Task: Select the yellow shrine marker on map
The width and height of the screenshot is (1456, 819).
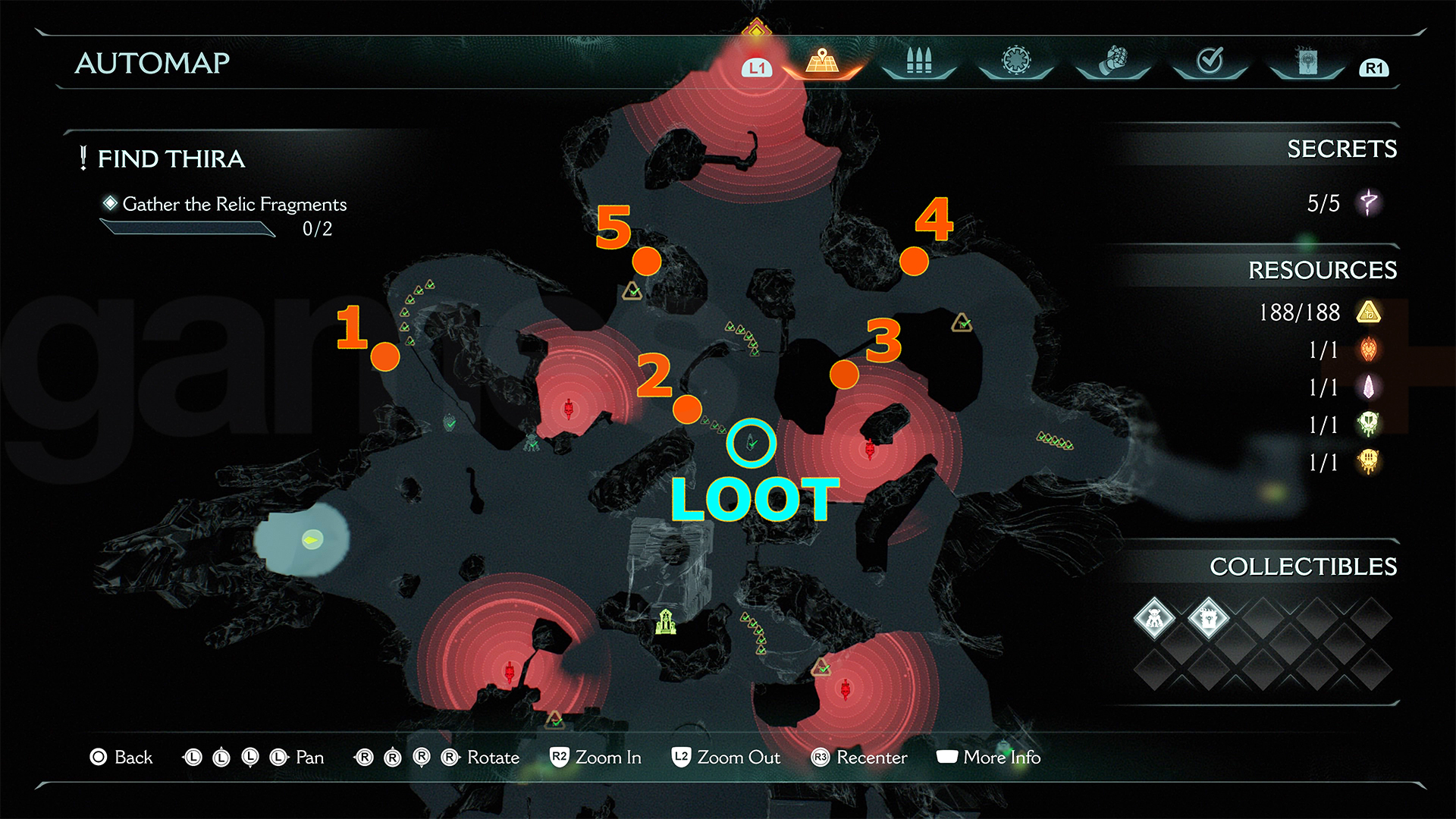Action: click(x=666, y=622)
